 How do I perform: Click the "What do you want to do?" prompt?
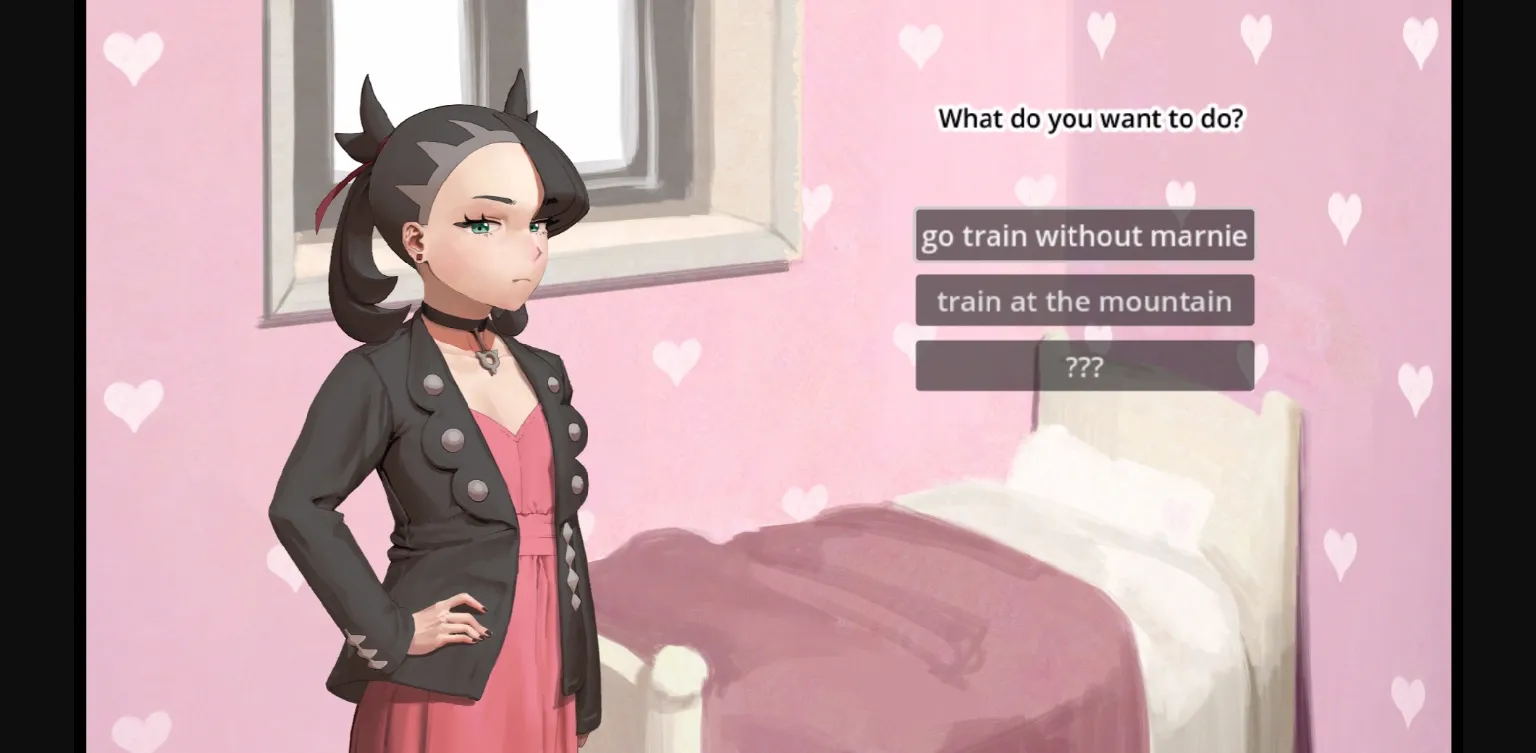(1092, 118)
